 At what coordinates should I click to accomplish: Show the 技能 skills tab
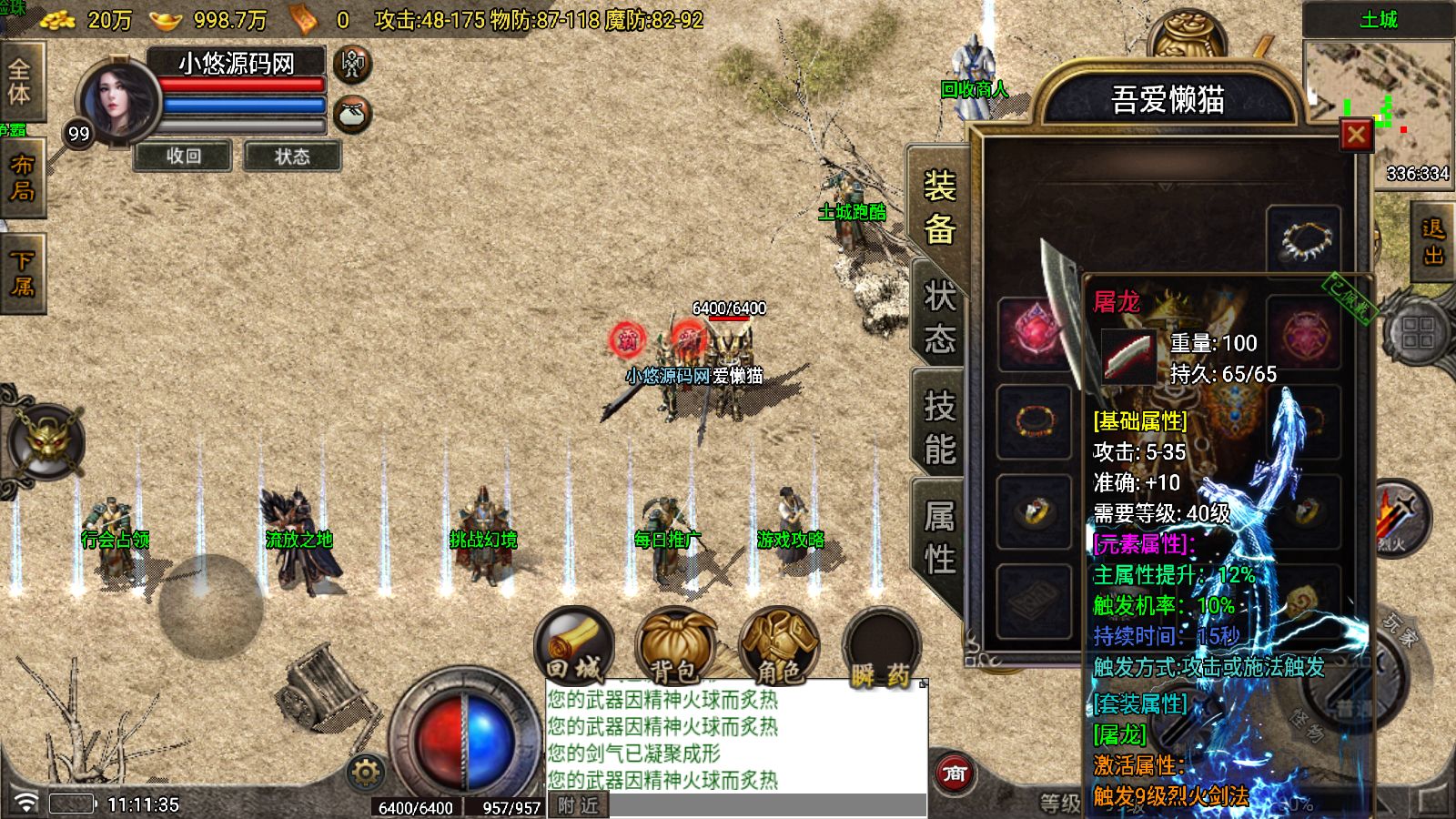(939, 427)
